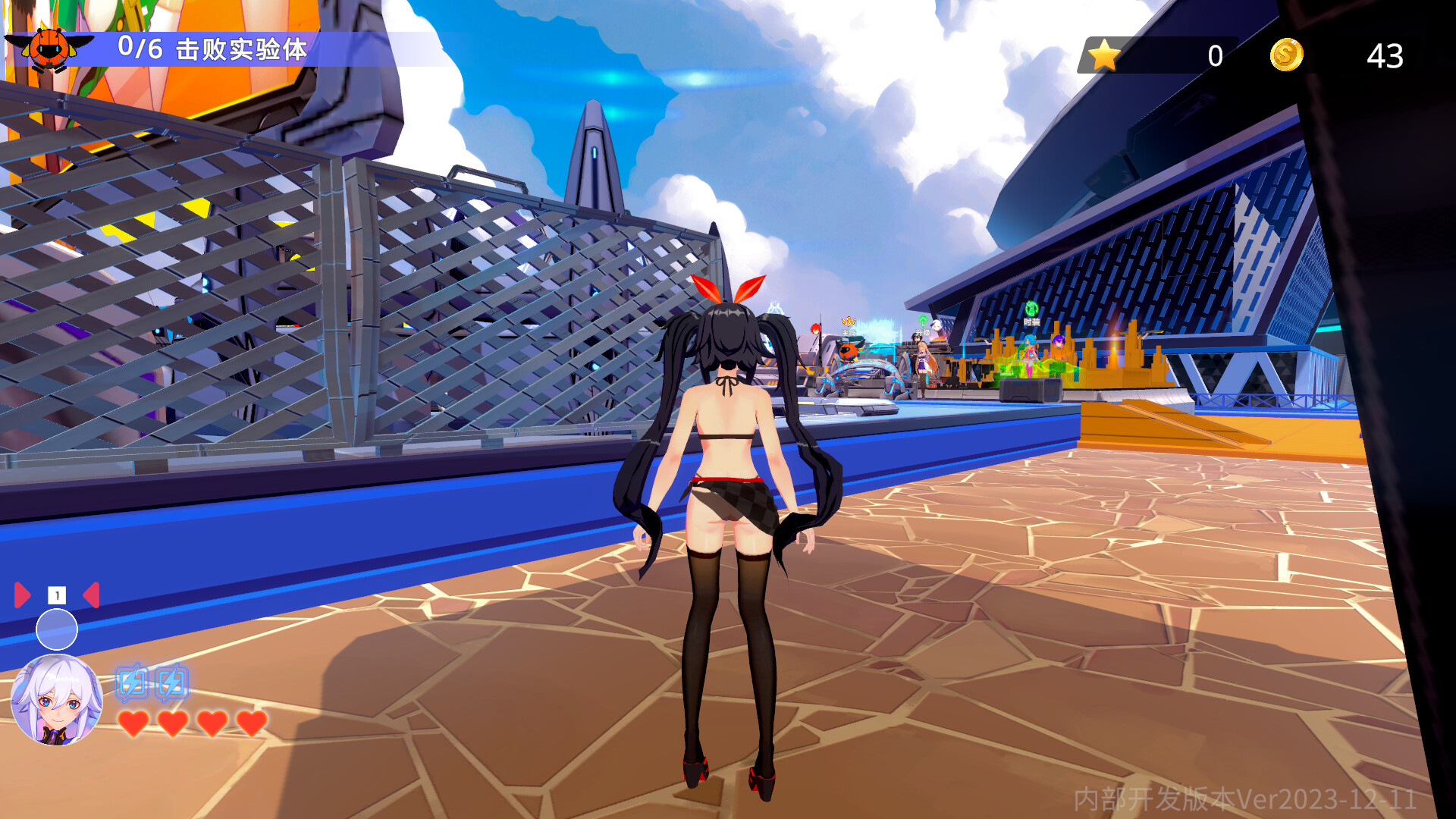1456x819 pixels.
Task: Open the 0/6 击败实验体 quest banner
Action: point(212,47)
